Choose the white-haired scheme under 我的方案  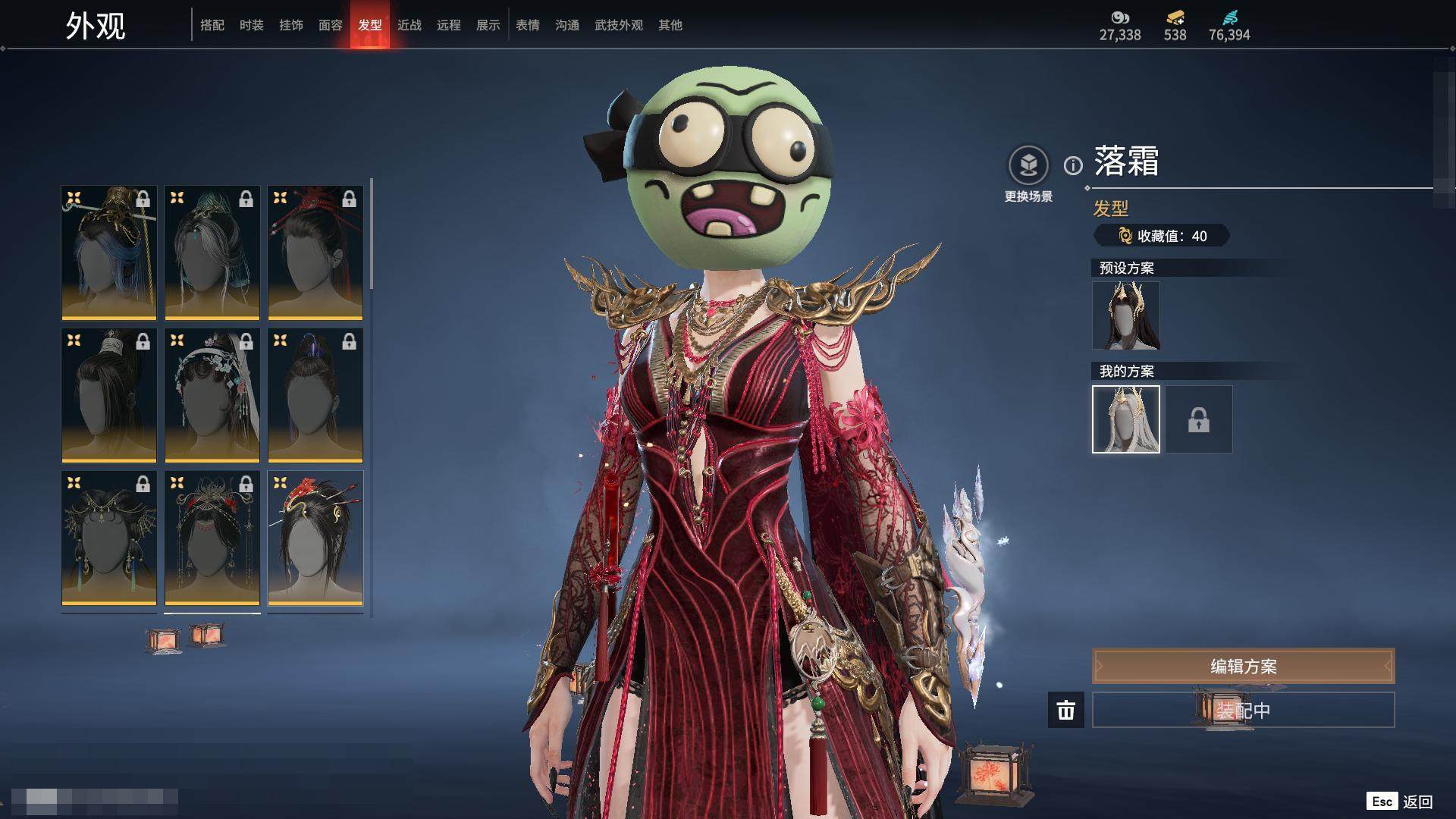(x=1126, y=419)
